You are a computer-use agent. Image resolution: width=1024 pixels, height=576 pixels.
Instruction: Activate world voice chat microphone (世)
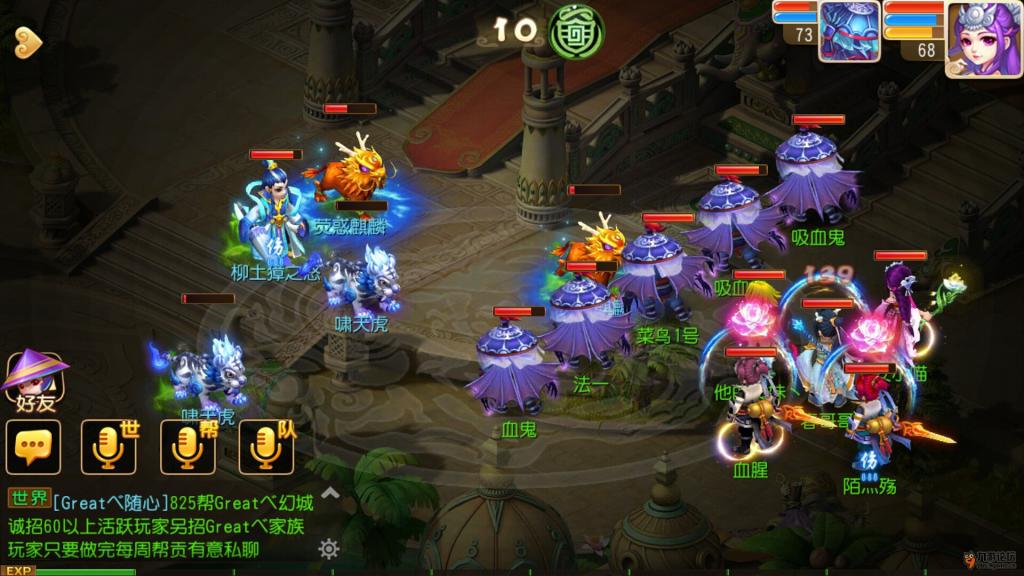pyautogui.click(x=108, y=447)
